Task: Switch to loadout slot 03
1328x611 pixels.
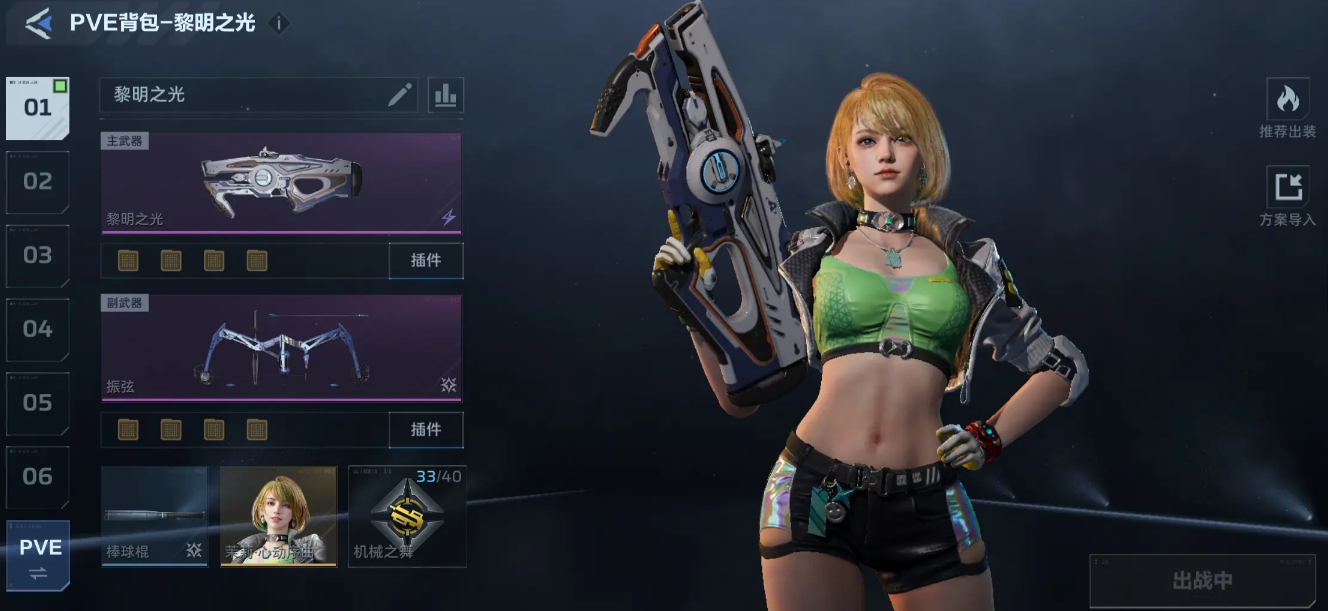Action: (38, 256)
